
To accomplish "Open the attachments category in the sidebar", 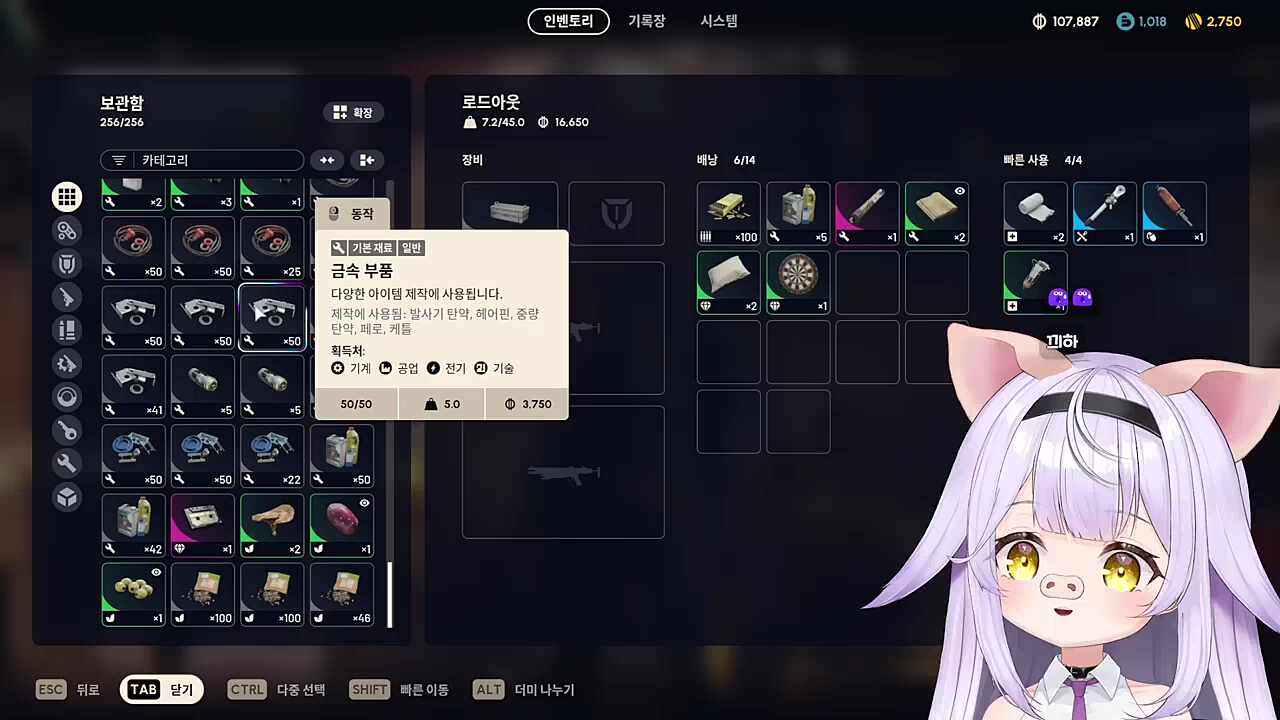I will 67,230.
